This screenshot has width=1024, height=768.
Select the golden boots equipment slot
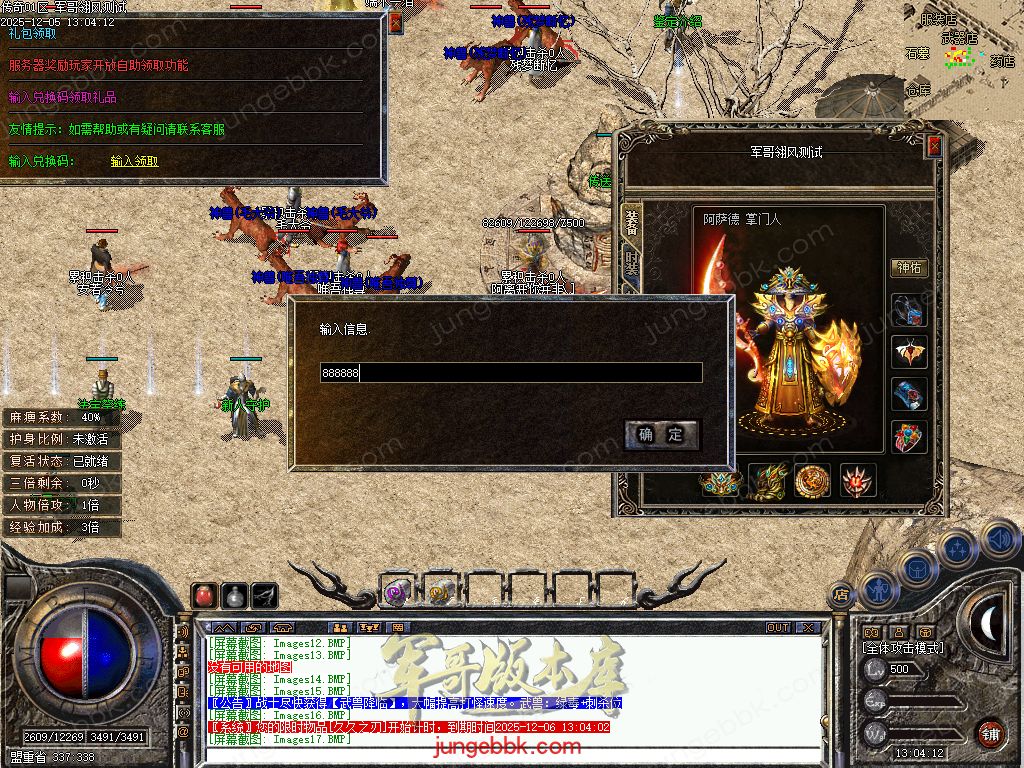768,481
